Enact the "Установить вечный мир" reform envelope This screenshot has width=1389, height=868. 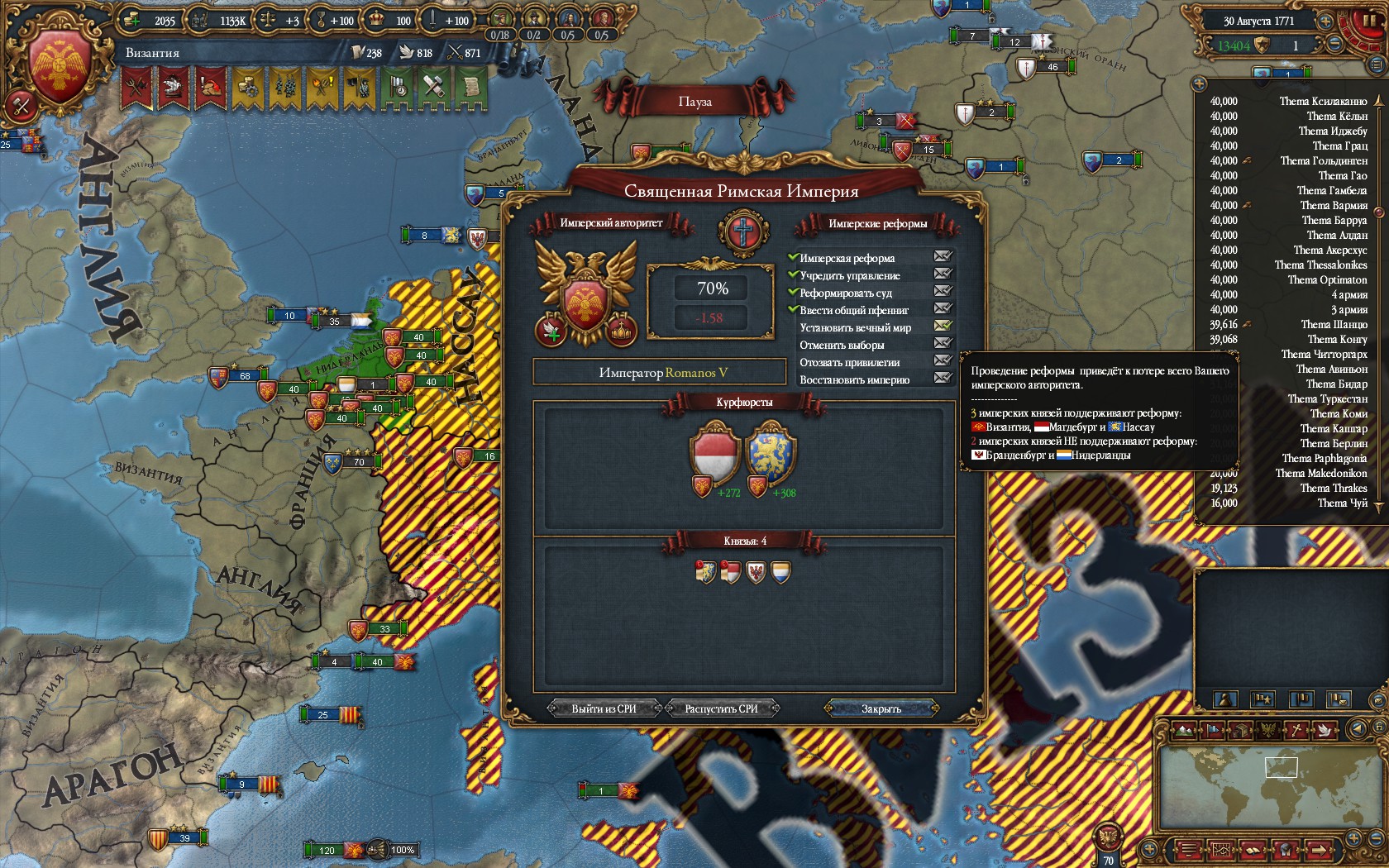click(x=943, y=326)
